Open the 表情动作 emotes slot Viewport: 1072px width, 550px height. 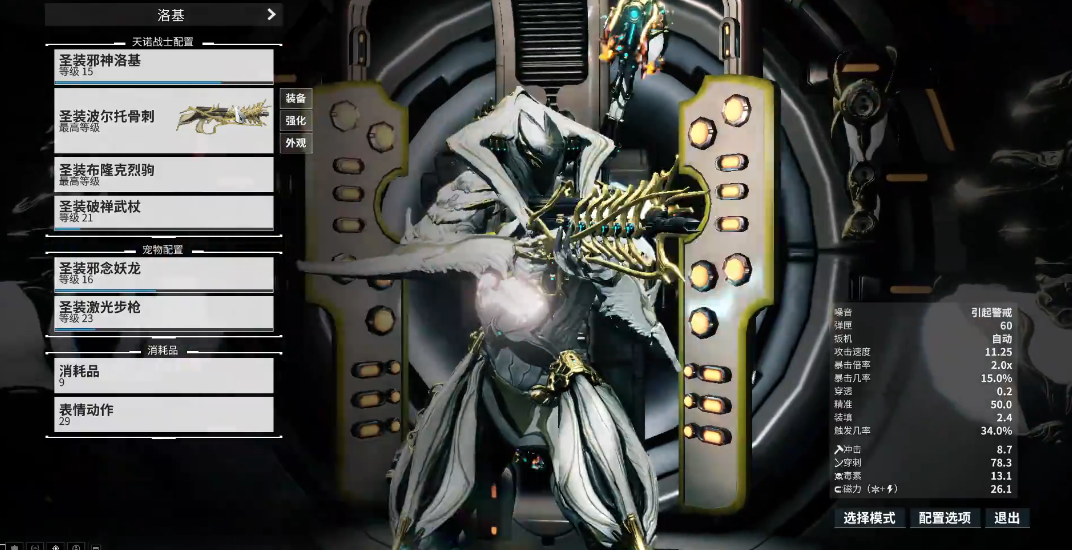[x=164, y=414]
